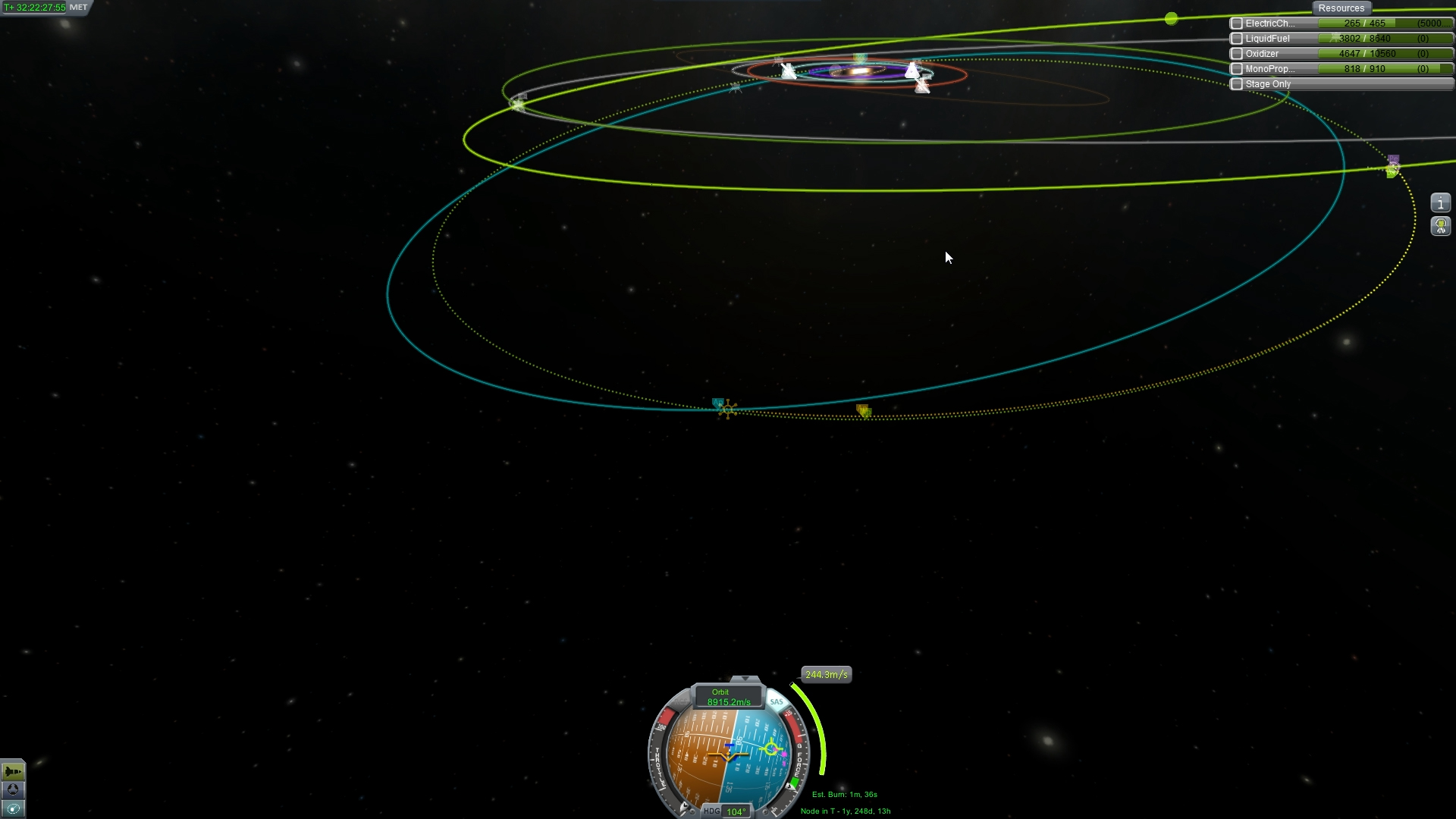Show the Kerbal crew portrait button
This screenshot has width=1456, height=819.
1440,226
